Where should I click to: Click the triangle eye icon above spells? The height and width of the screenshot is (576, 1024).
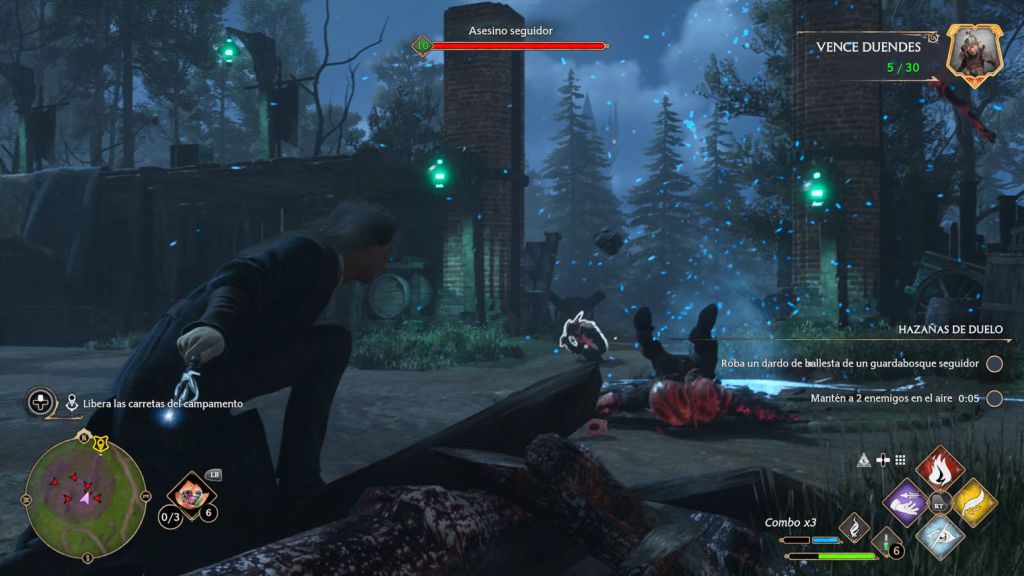[x=864, y=460]
